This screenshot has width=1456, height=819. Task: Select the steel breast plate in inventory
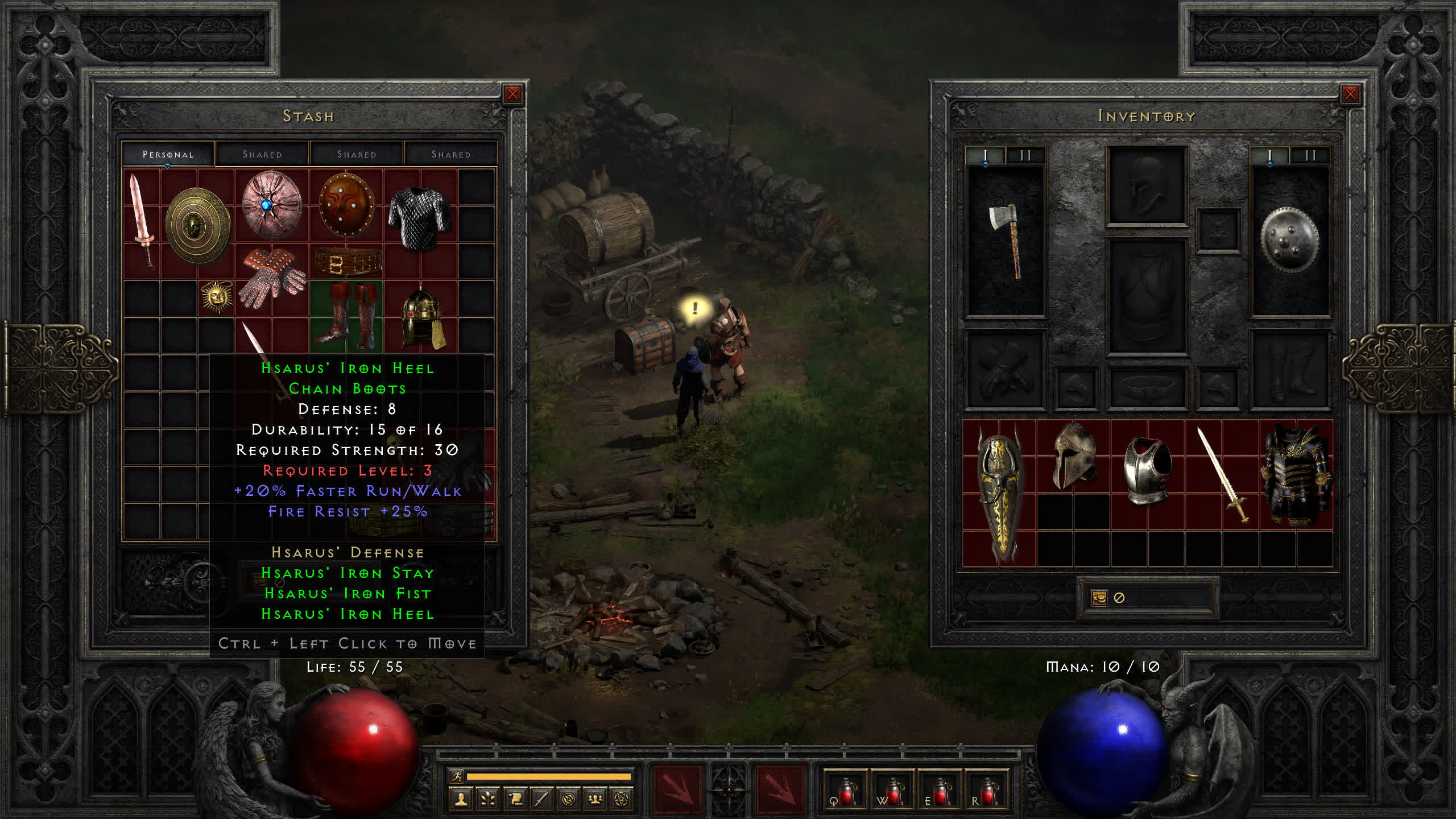click(1147, 470)
